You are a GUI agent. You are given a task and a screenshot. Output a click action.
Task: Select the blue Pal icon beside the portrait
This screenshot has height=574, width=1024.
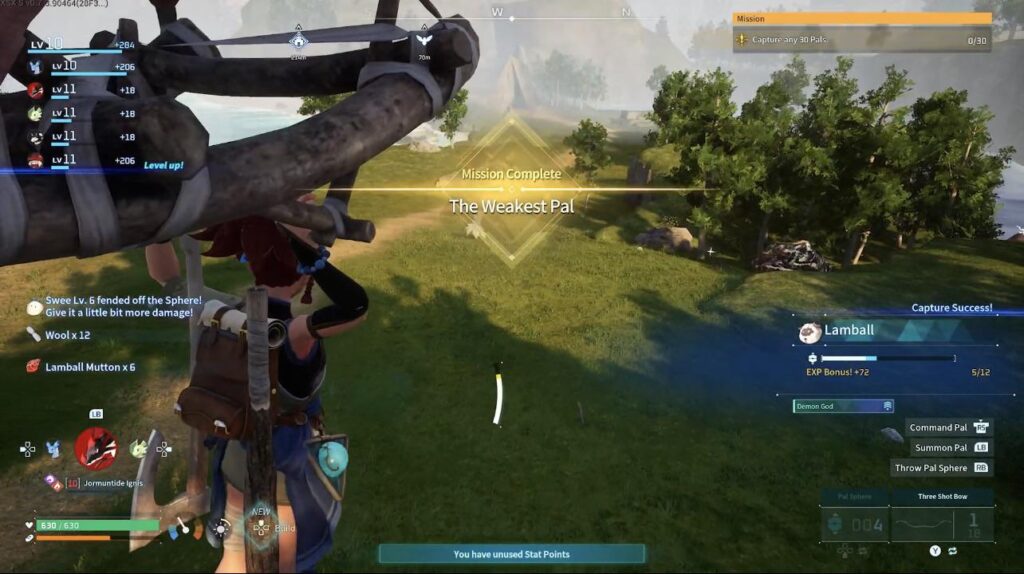(54, 449)
